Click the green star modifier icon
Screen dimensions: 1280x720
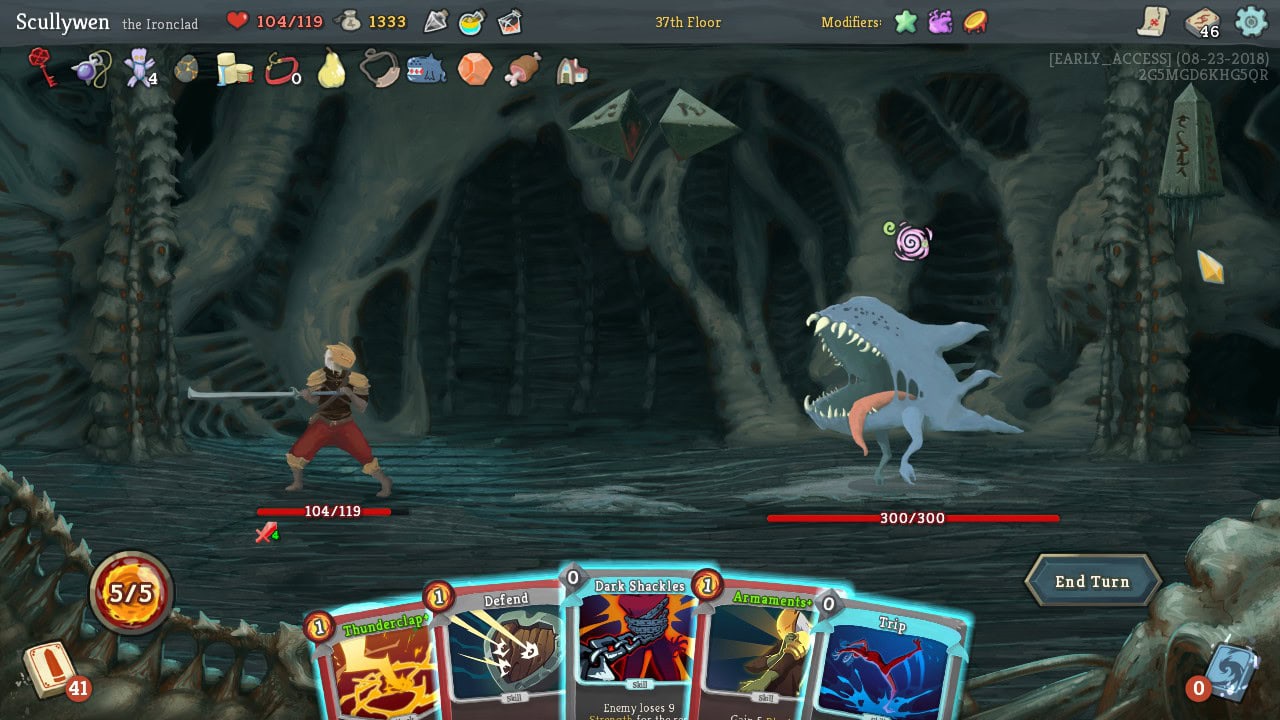[906, 21]
